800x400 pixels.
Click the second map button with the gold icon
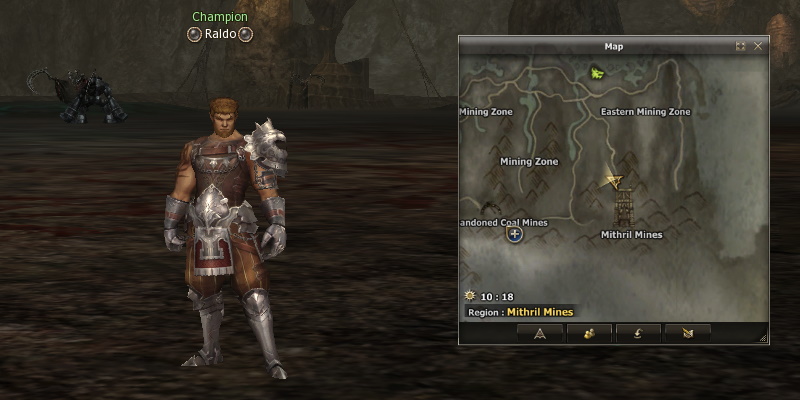click(x=589, y=333)
